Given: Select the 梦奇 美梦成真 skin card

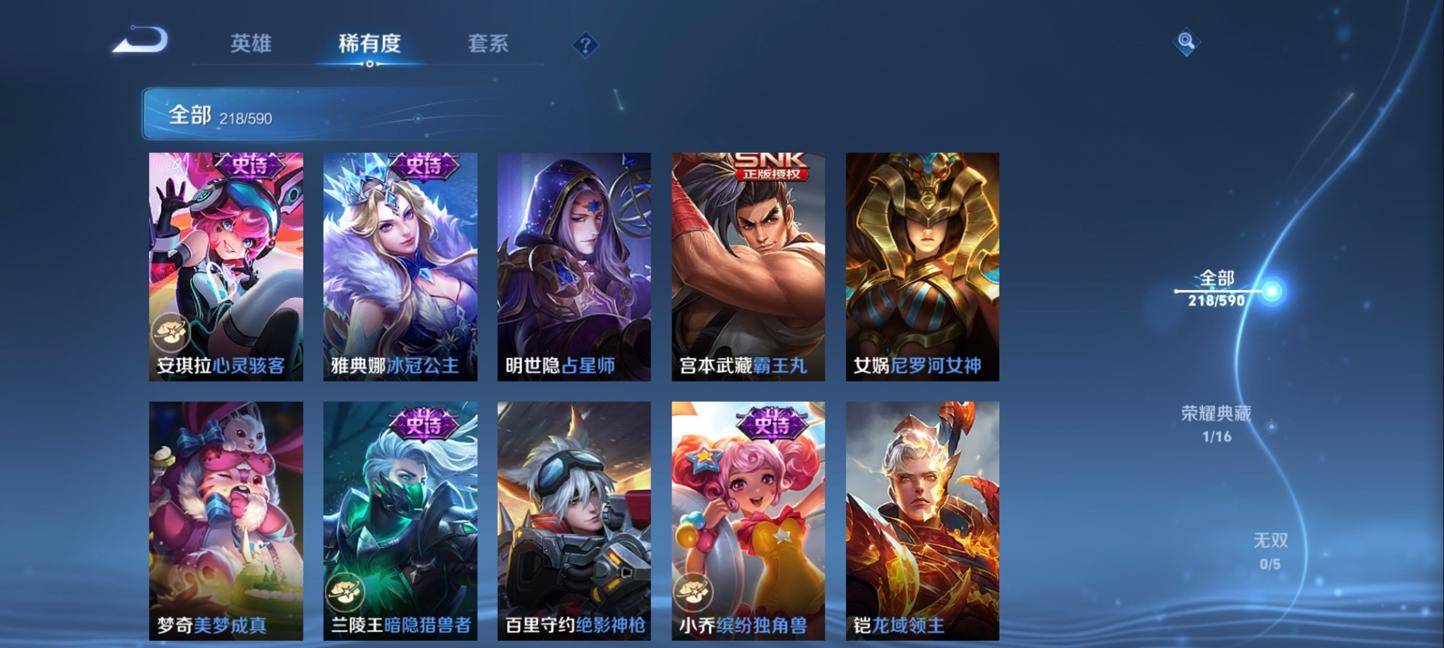Looking at the screenshot, I should click(x=226, y=520).
